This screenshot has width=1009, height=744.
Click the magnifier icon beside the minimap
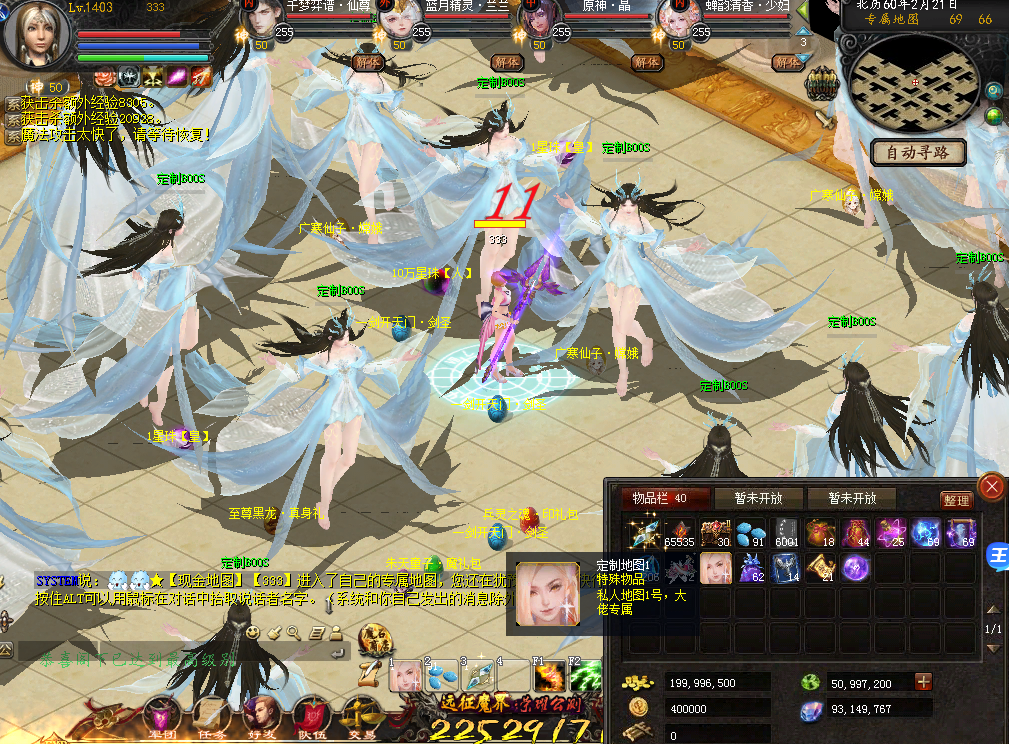(994, 92)
